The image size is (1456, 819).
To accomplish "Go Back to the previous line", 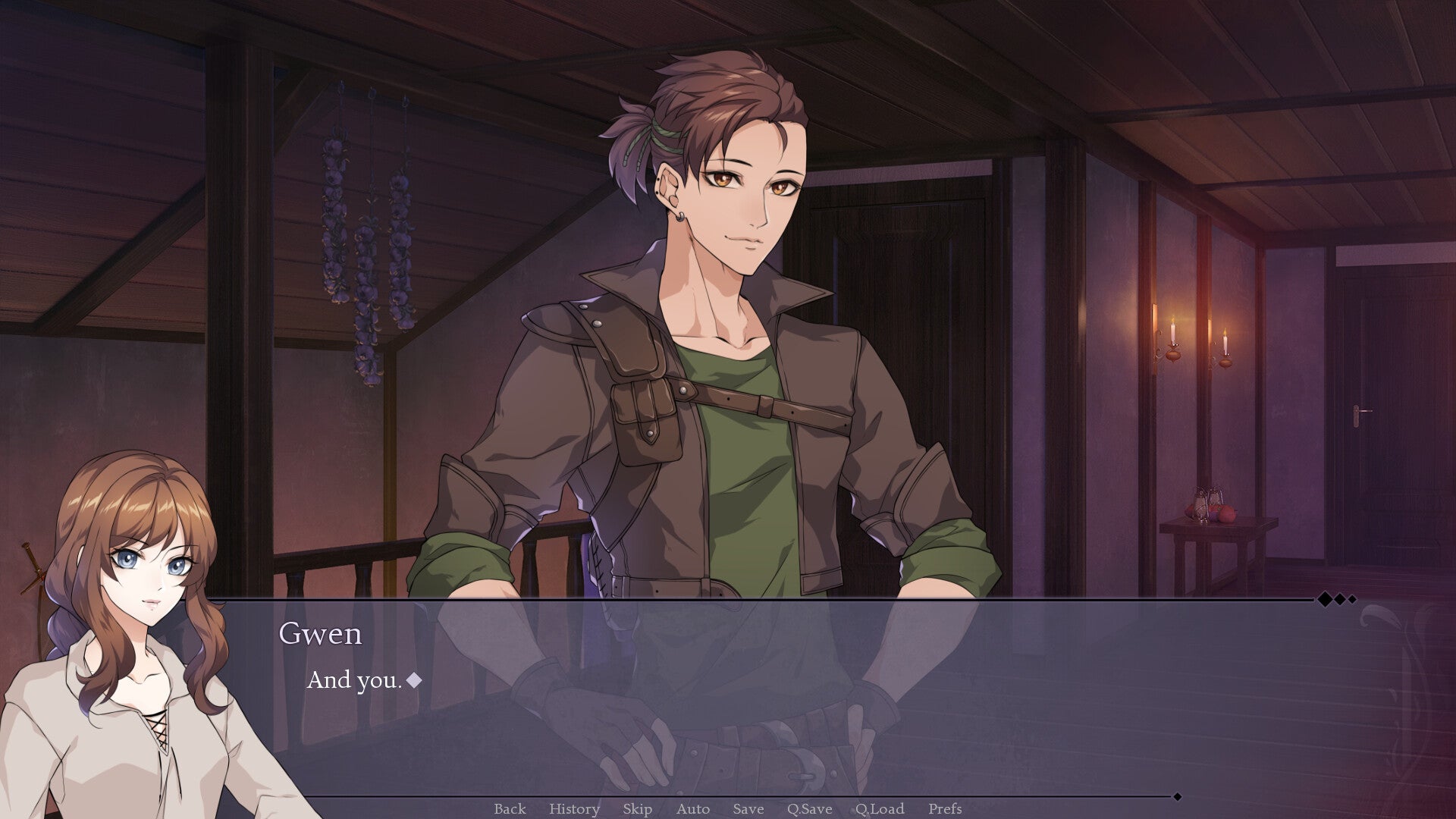I will 510,809.
